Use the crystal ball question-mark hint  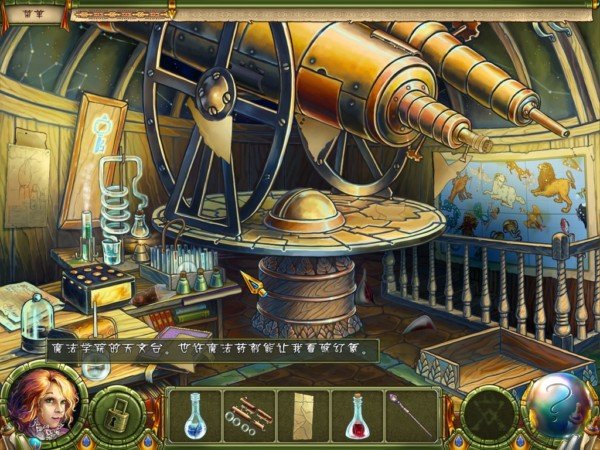coord(557,403)
